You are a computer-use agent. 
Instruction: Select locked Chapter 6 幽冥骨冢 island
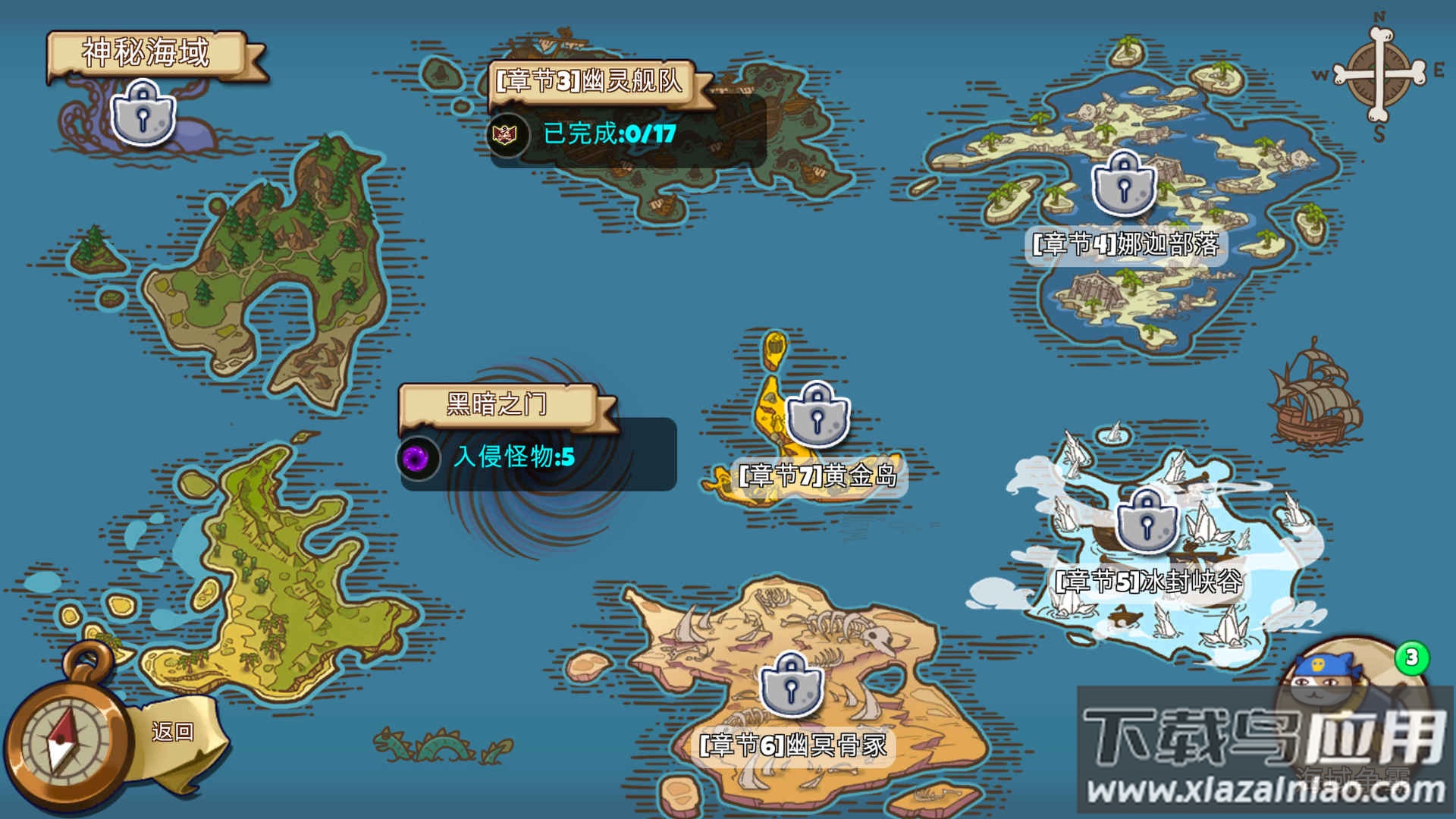(791, 684)
